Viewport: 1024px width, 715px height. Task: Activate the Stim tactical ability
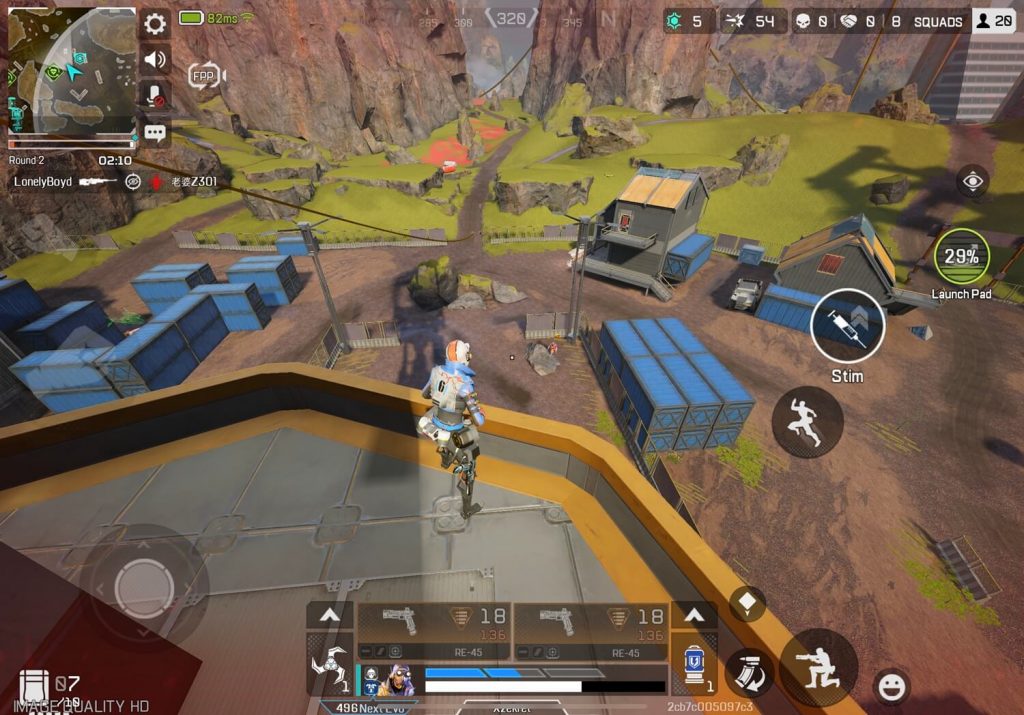click(846, 326)
